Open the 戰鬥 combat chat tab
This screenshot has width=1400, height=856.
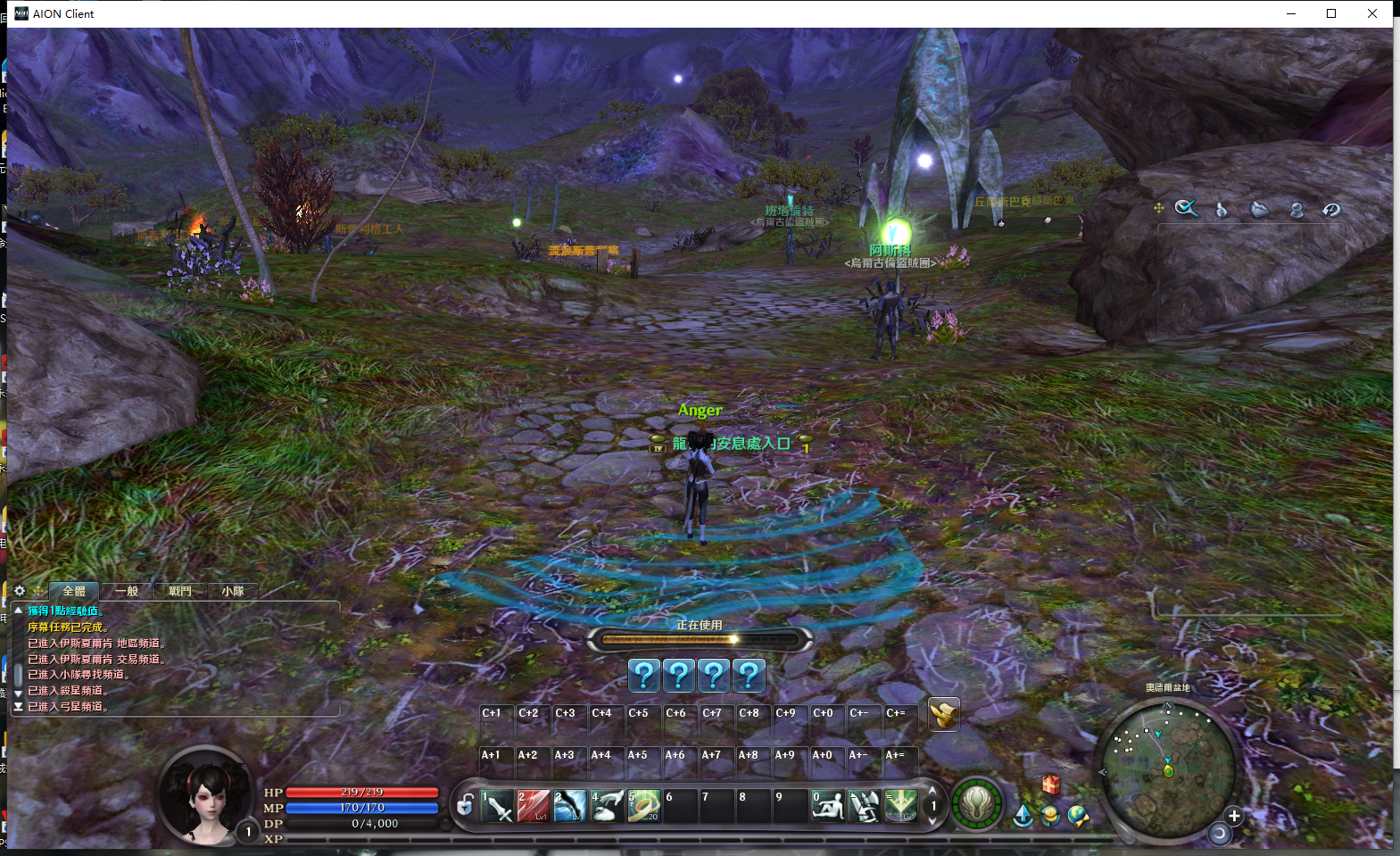click(x=179, y=591)
